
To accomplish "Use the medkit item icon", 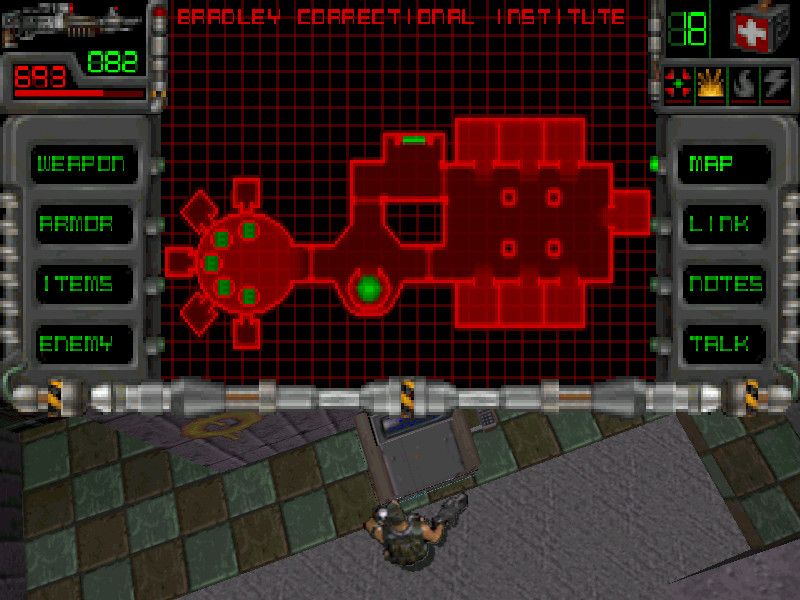I will click(x=758, y=30).
